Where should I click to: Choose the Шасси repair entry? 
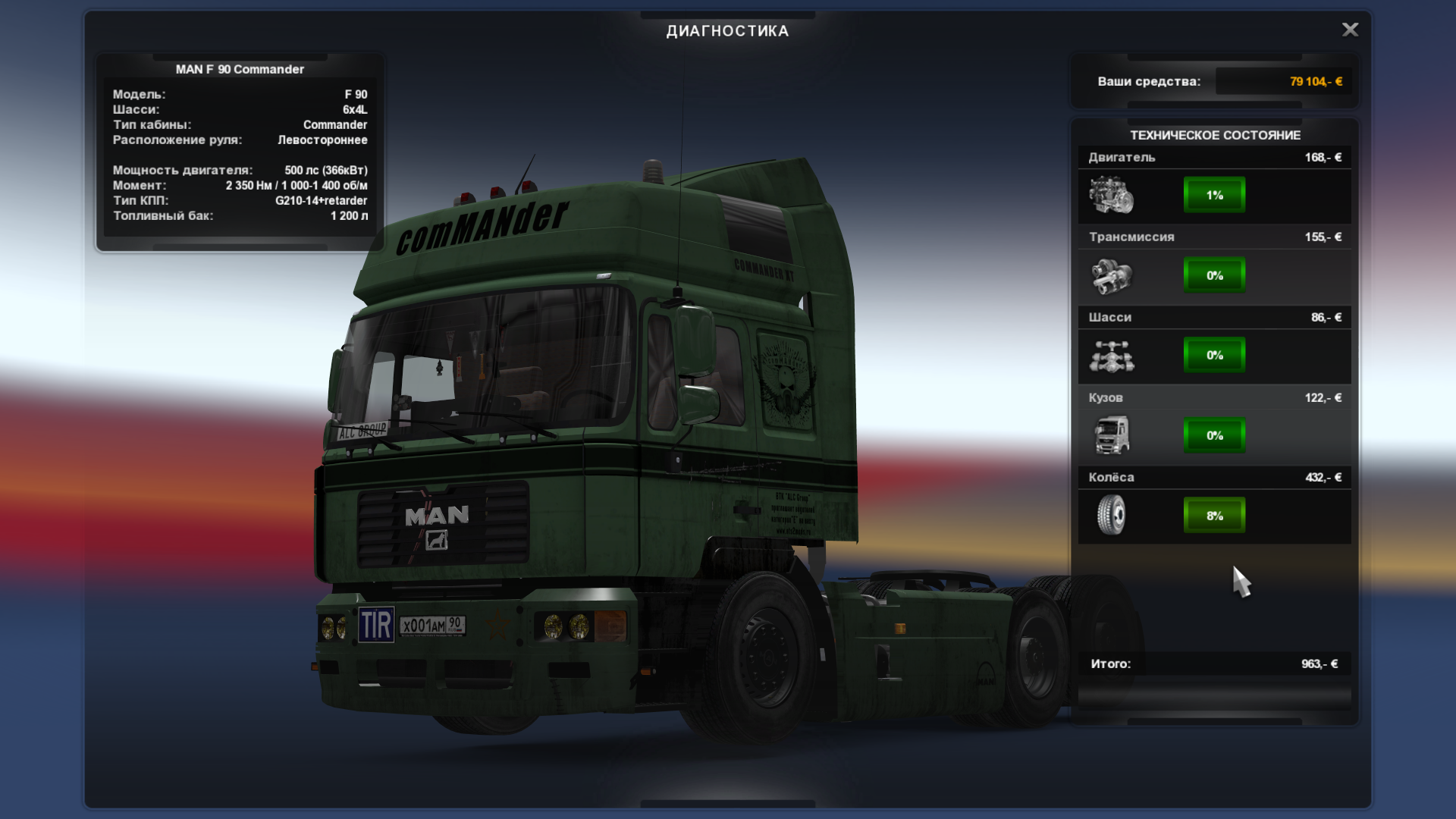tap(1214, 355)
